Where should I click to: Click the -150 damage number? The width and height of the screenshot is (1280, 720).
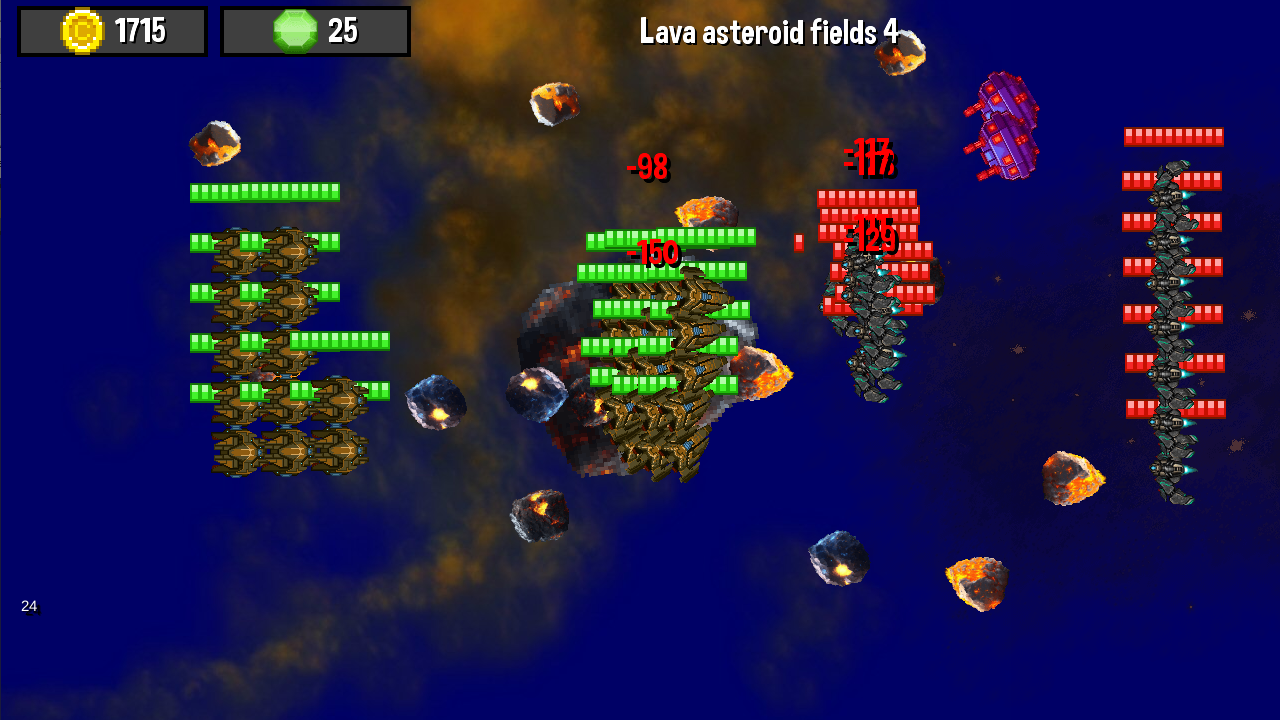655,253
